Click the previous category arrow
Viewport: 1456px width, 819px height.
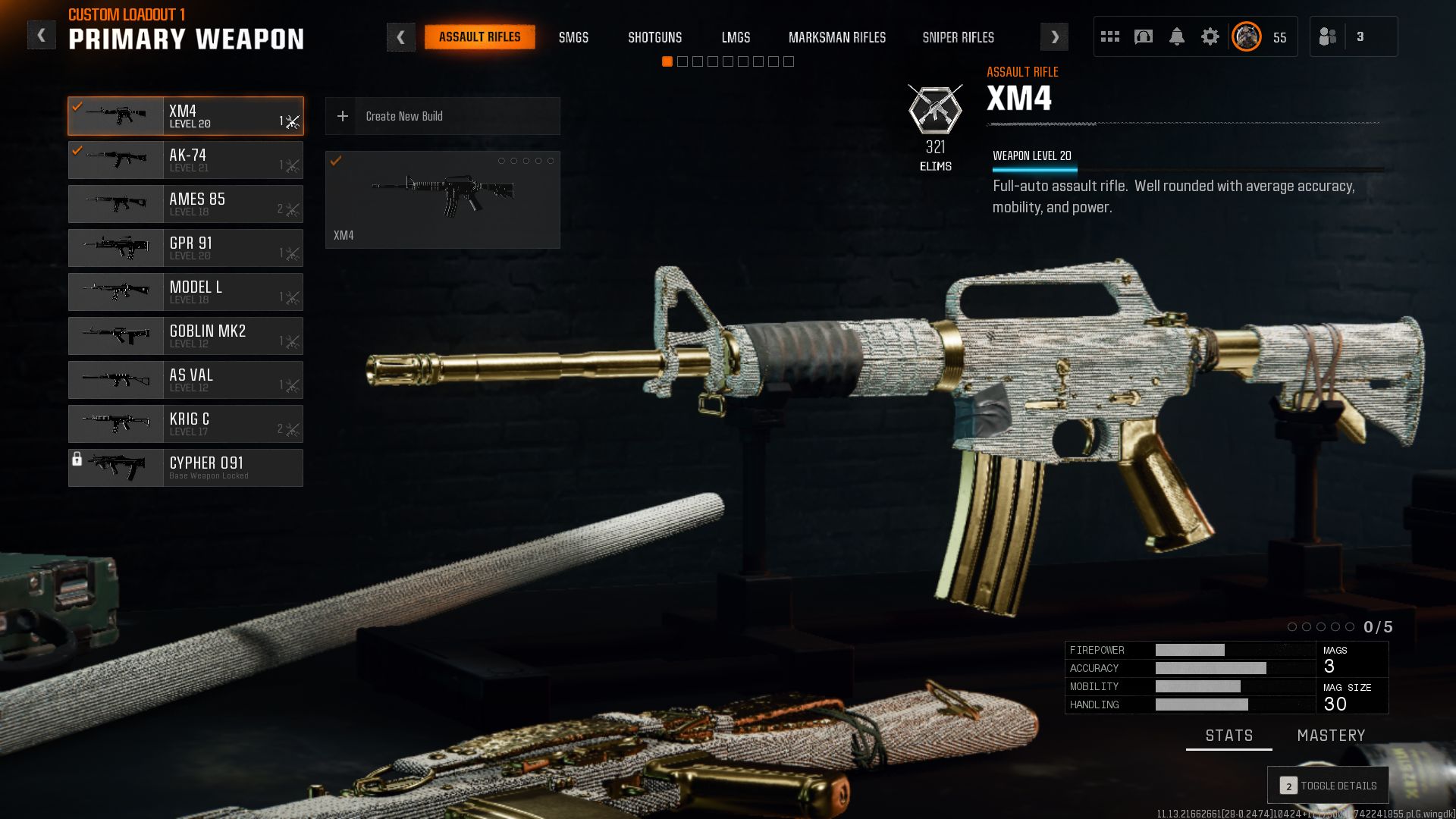pos(400,37)
